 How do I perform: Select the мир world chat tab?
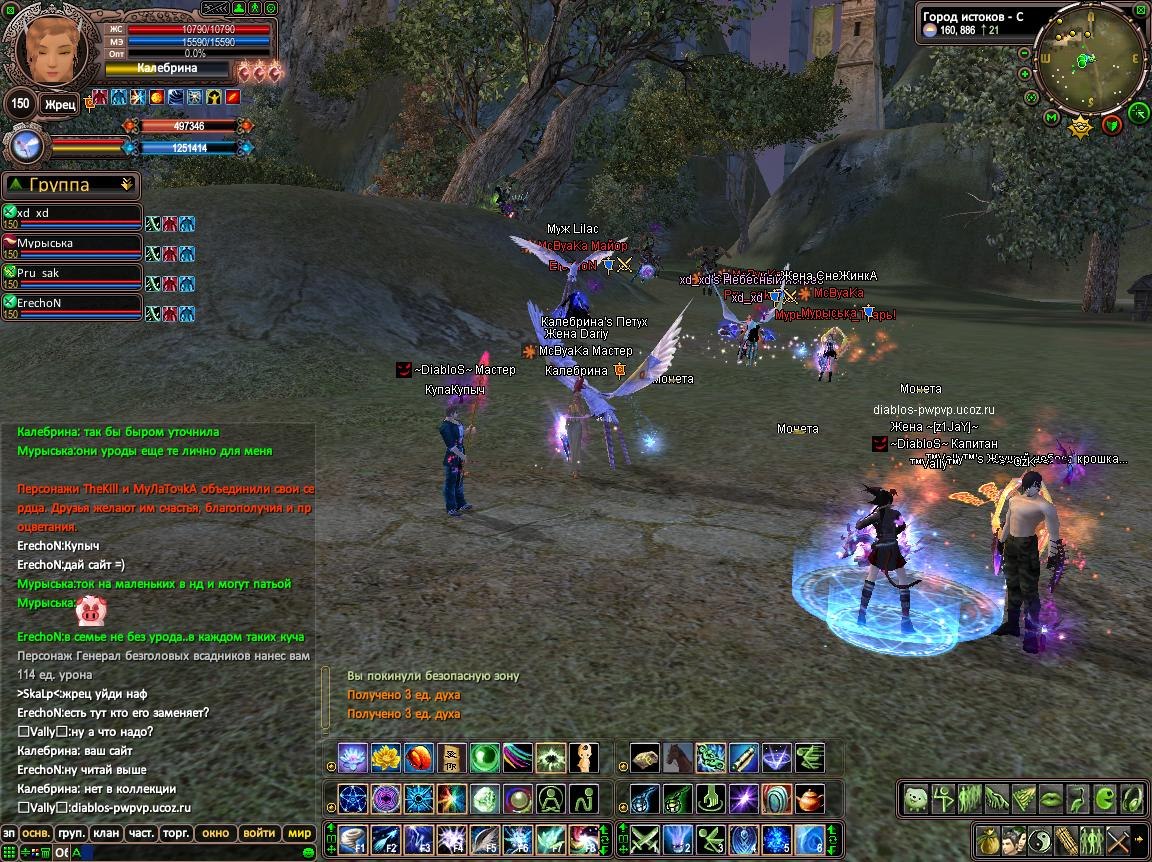(x=299, y=833)
